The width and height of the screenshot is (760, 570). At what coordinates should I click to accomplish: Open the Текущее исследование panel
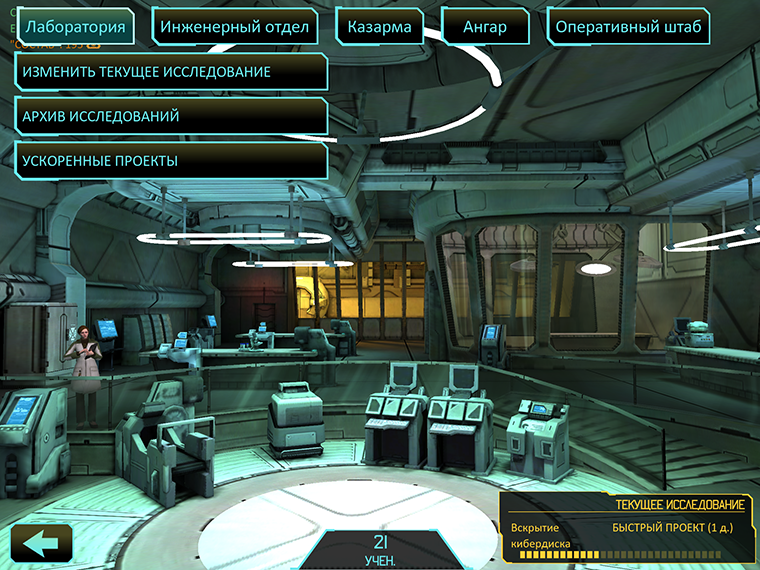pyautogui.click(x=627, y=529)
